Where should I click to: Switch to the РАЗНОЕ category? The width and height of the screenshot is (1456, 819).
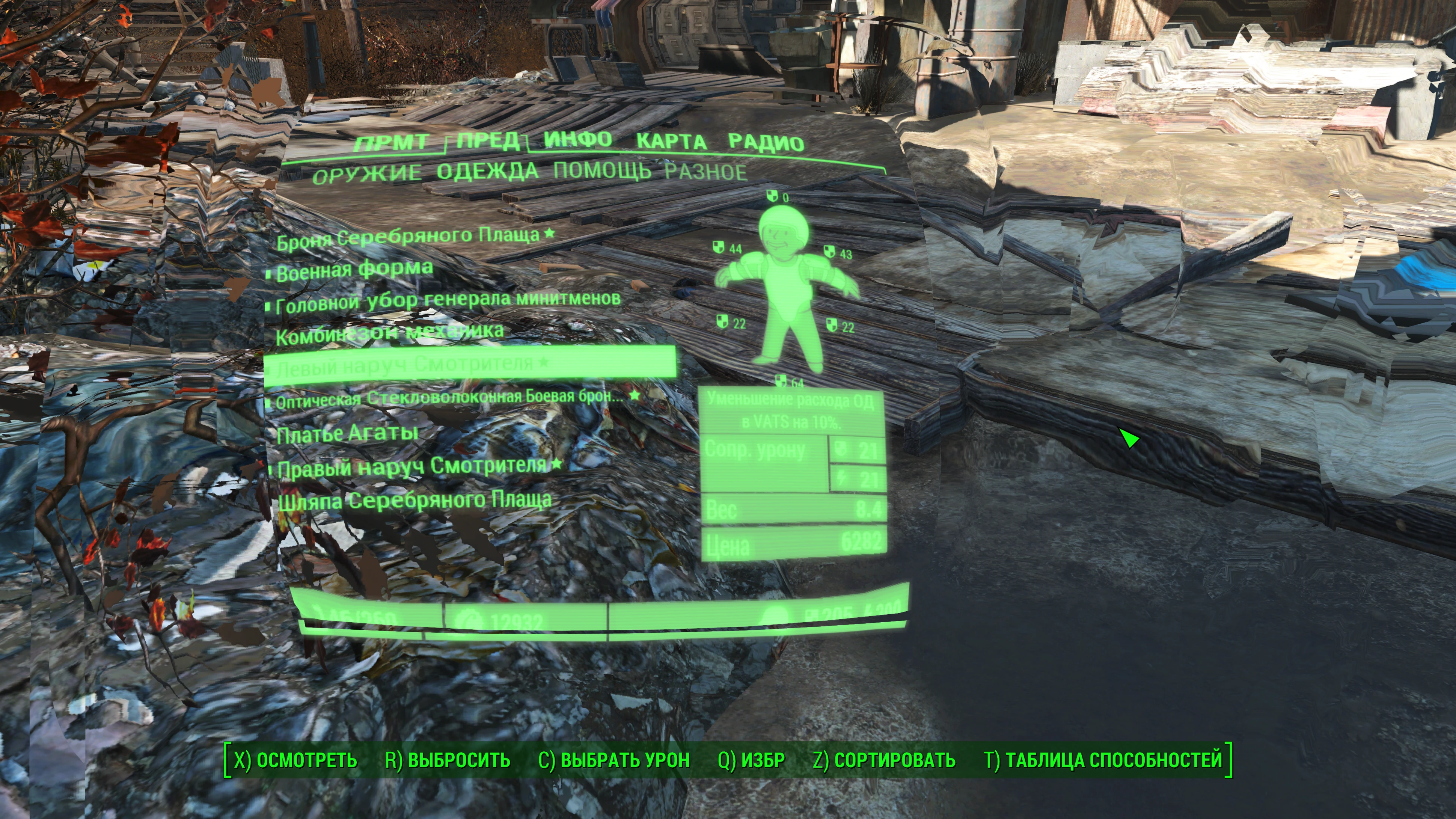705,171
